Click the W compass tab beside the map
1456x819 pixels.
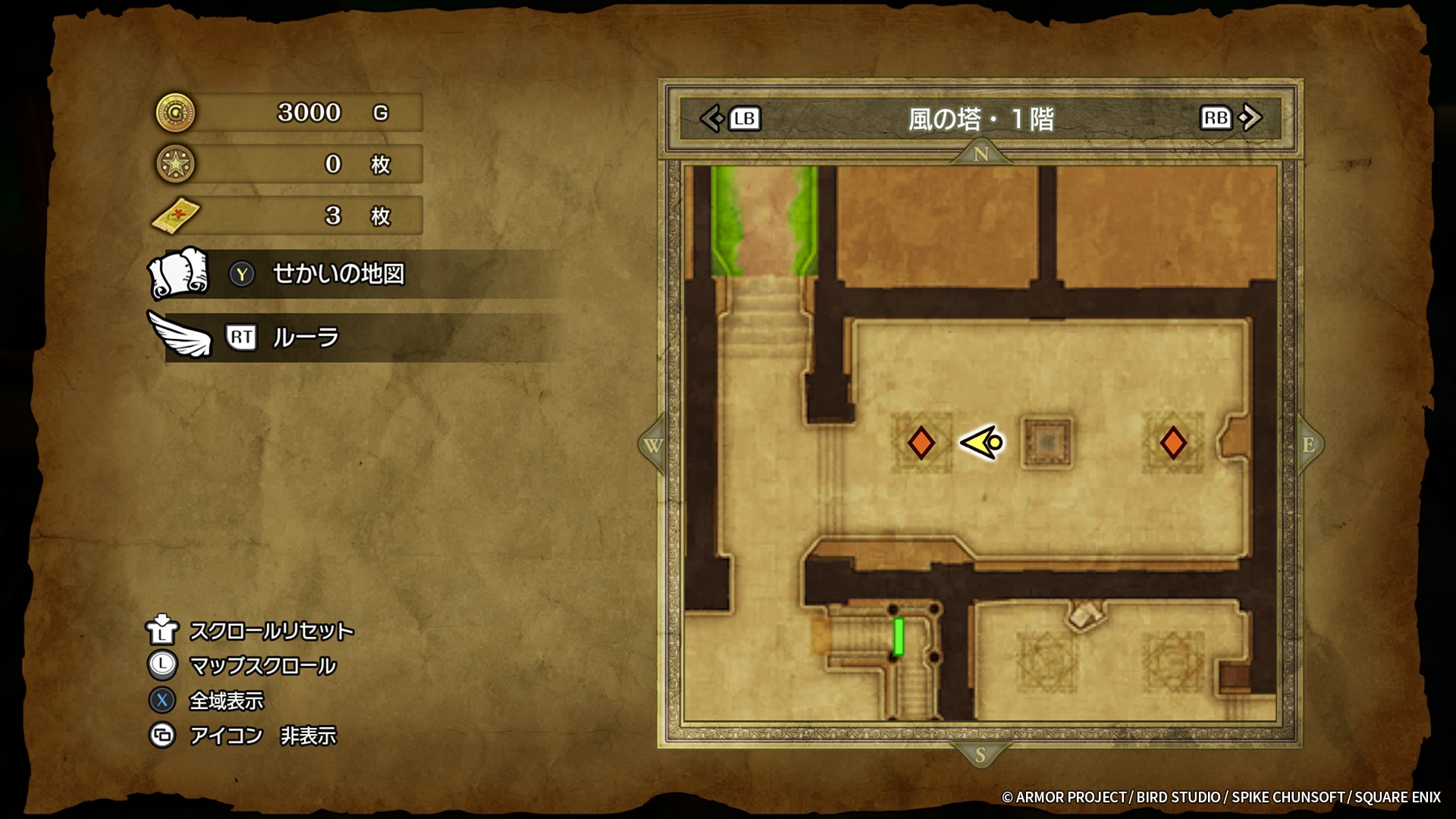point(653,445)
